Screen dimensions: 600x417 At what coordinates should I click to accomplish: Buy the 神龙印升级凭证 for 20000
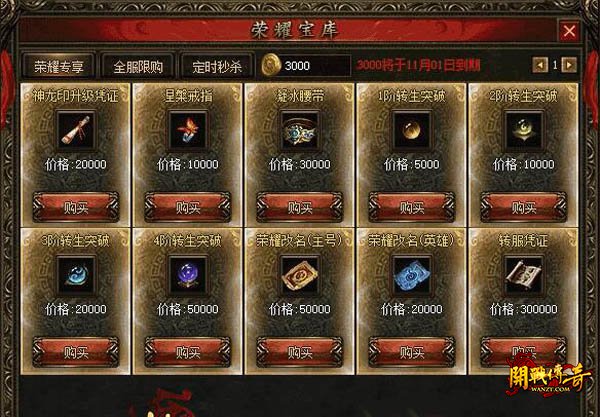(75, 206)
